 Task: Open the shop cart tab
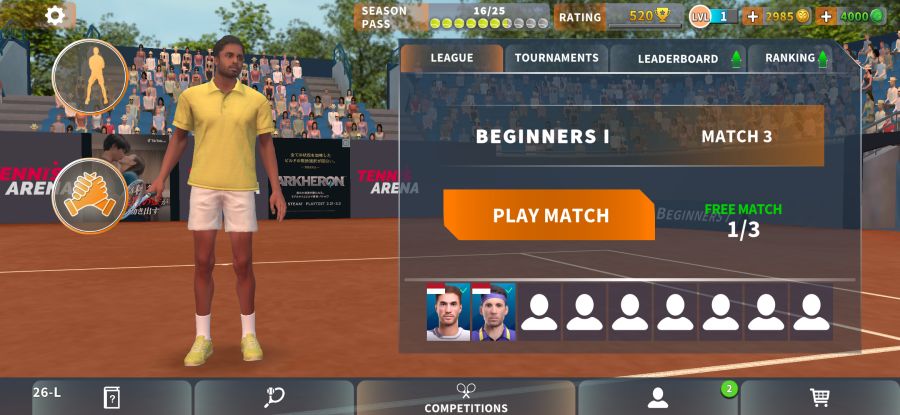point(820,398)
